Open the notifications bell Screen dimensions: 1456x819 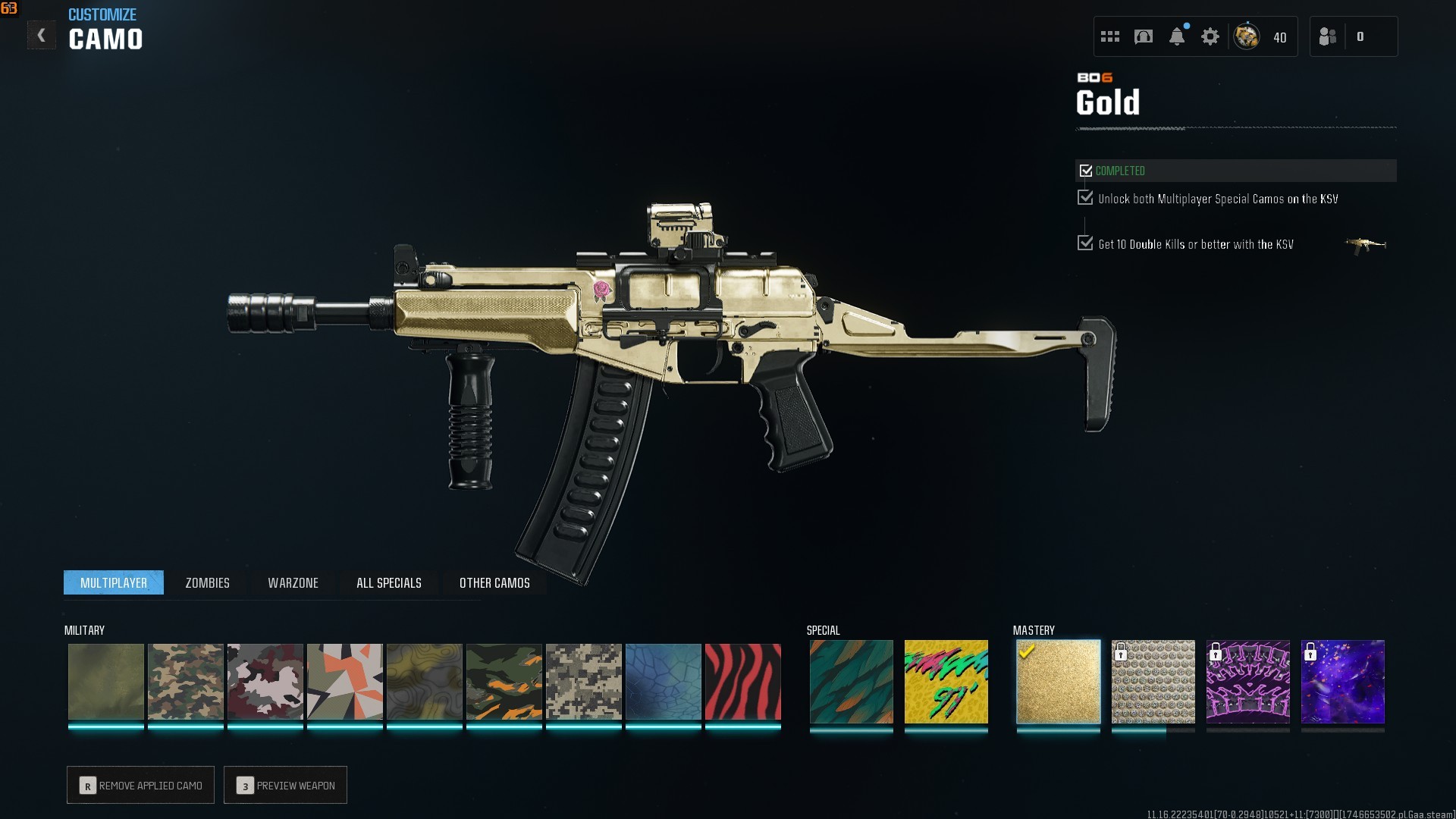coord(1176,36)
